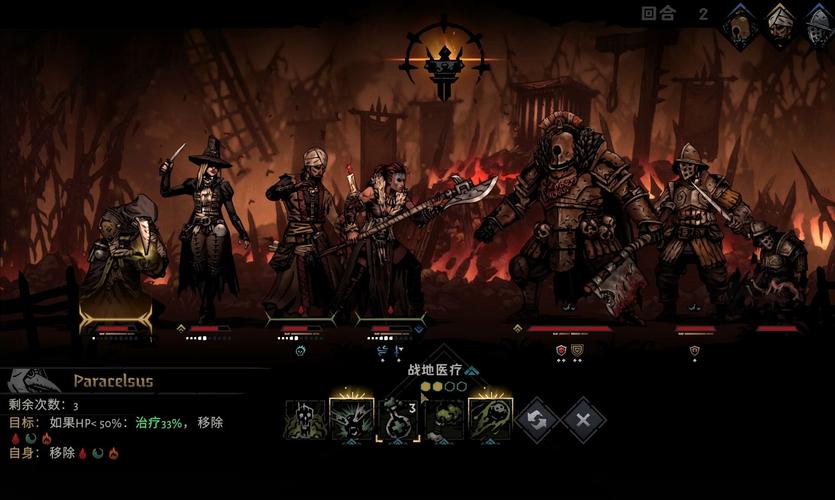This screenshot has width=835, height=500.
Task: Click the swap position arrows button
Action: (x=537, y=420)
